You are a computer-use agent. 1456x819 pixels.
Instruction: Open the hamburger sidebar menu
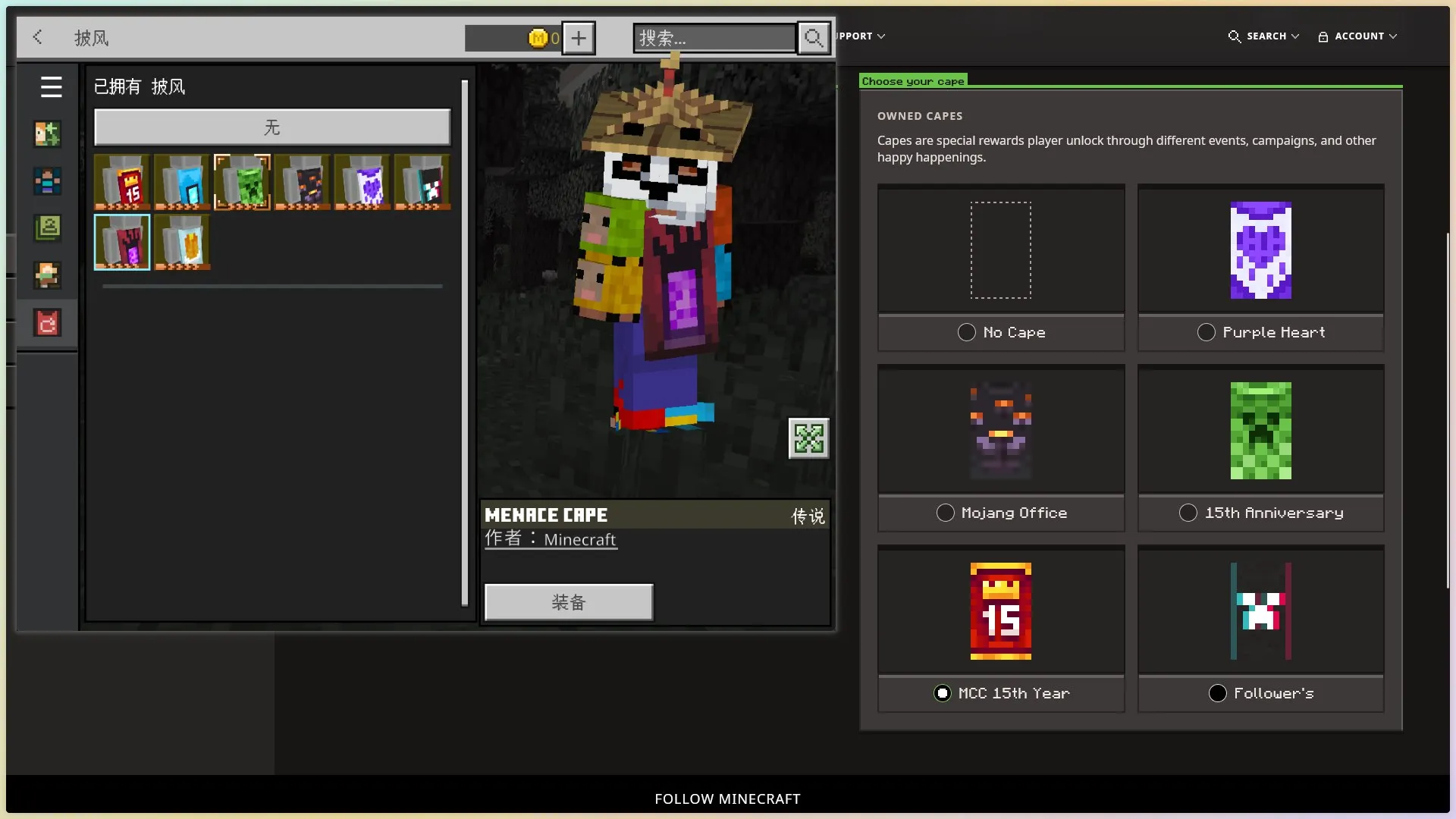coord(51,87)
